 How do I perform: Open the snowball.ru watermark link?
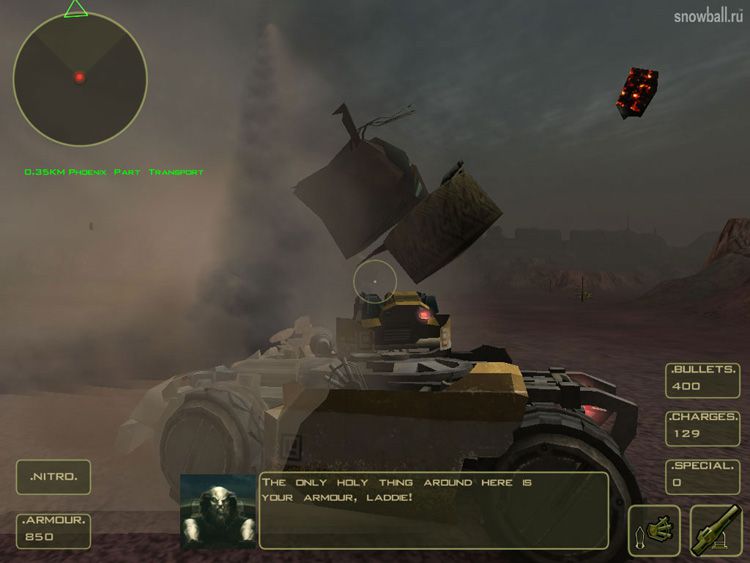(709, 15)
